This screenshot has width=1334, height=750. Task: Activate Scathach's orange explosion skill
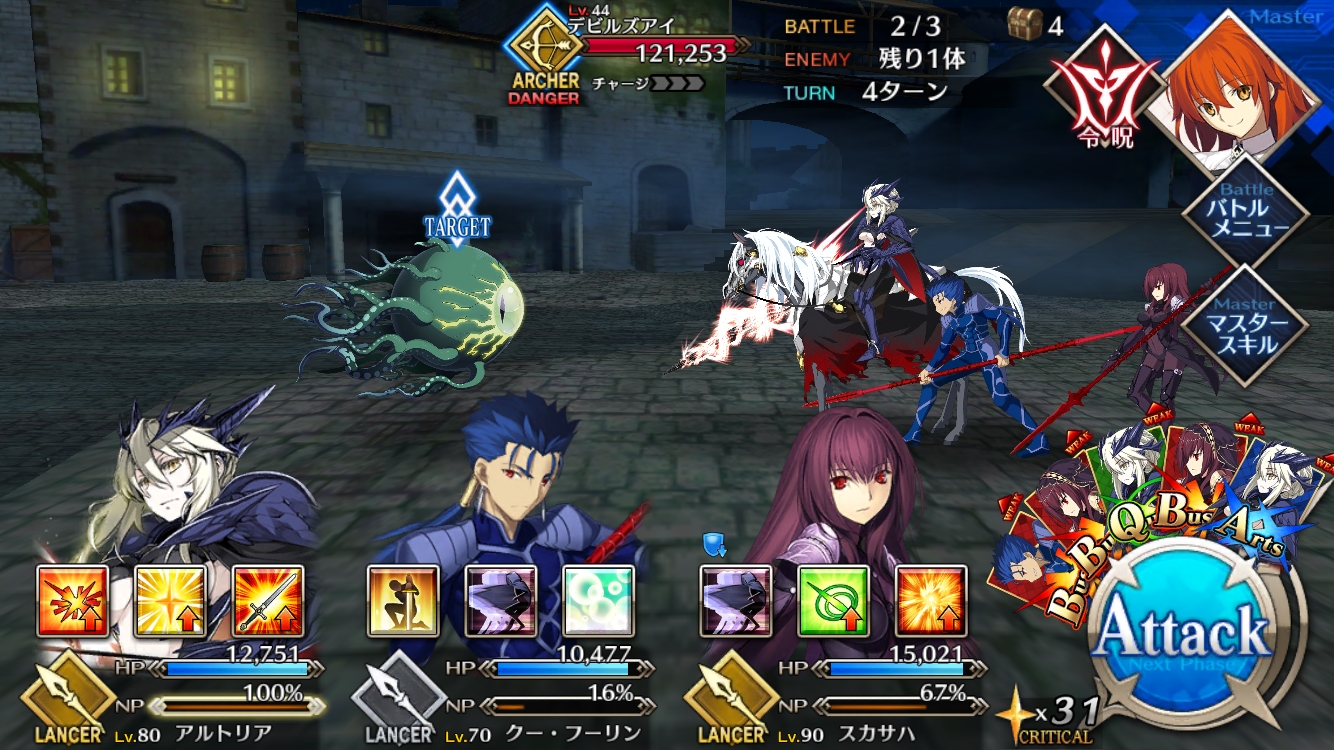tap(931, 602)
